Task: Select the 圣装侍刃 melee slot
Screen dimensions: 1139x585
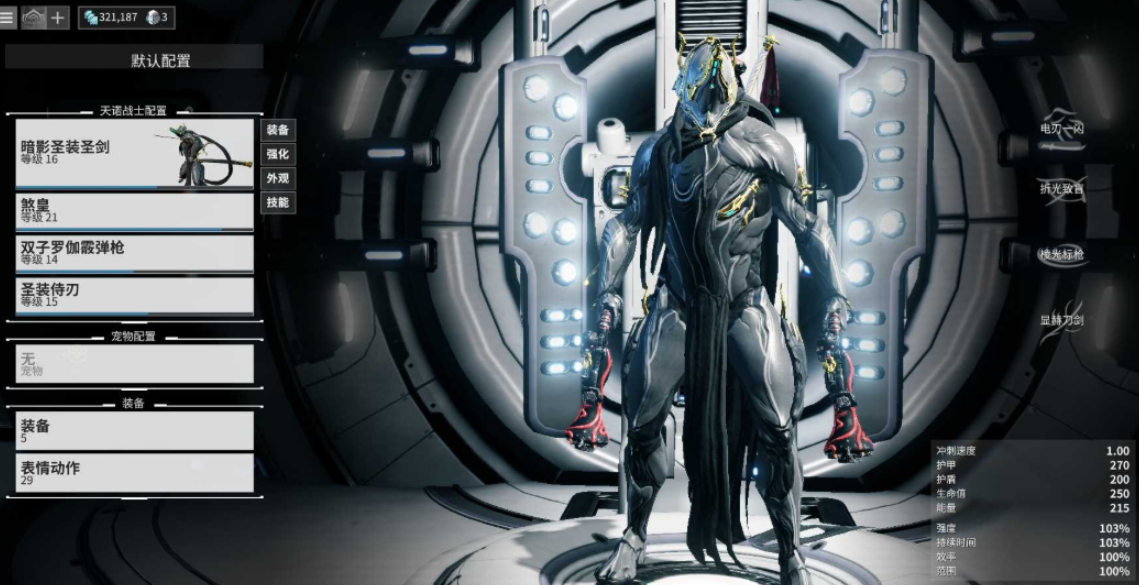Action: pos(134,295)
